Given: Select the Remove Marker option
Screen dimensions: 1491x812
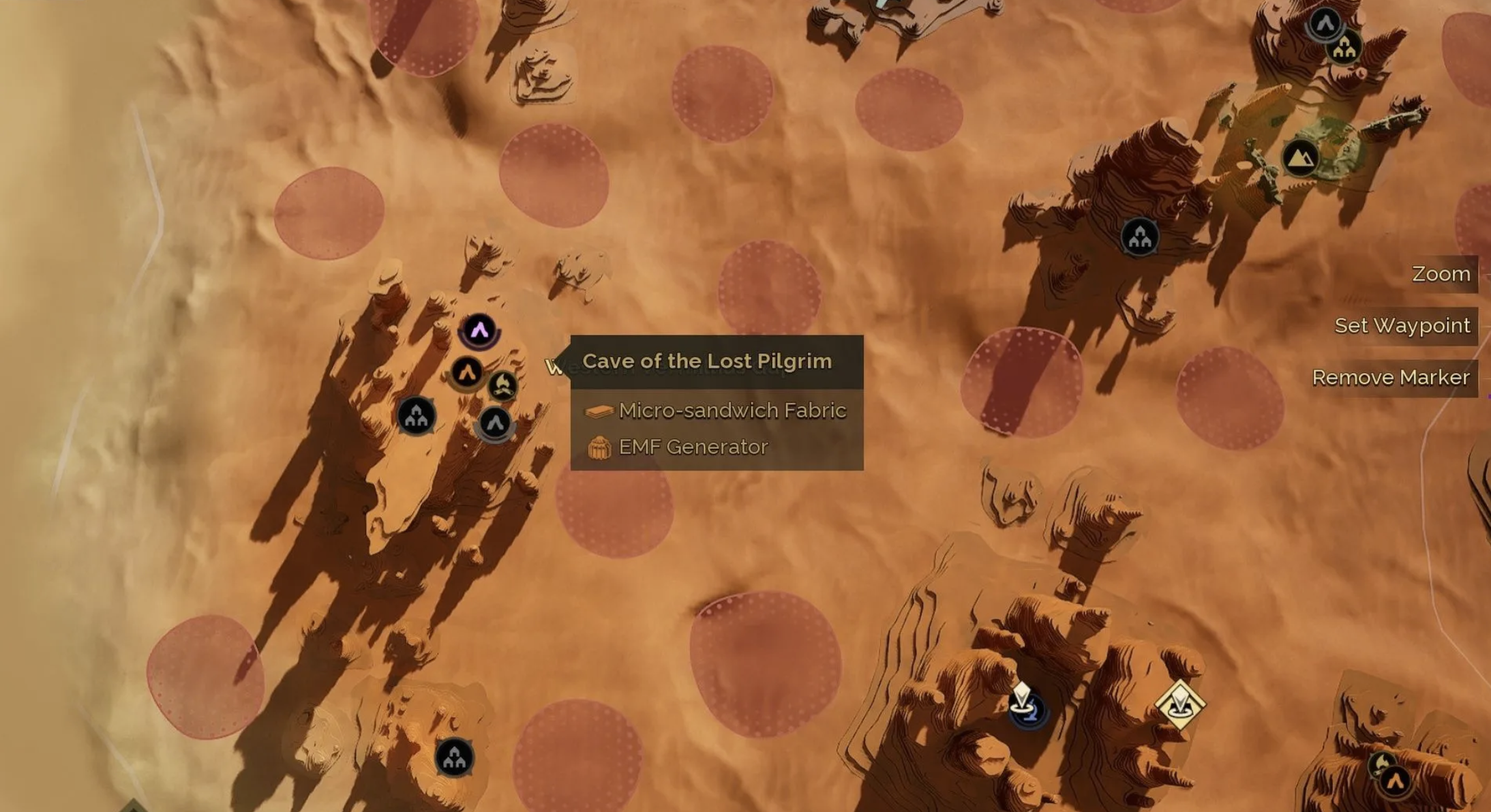Looking at the screenshot, I should [1391, 378].
